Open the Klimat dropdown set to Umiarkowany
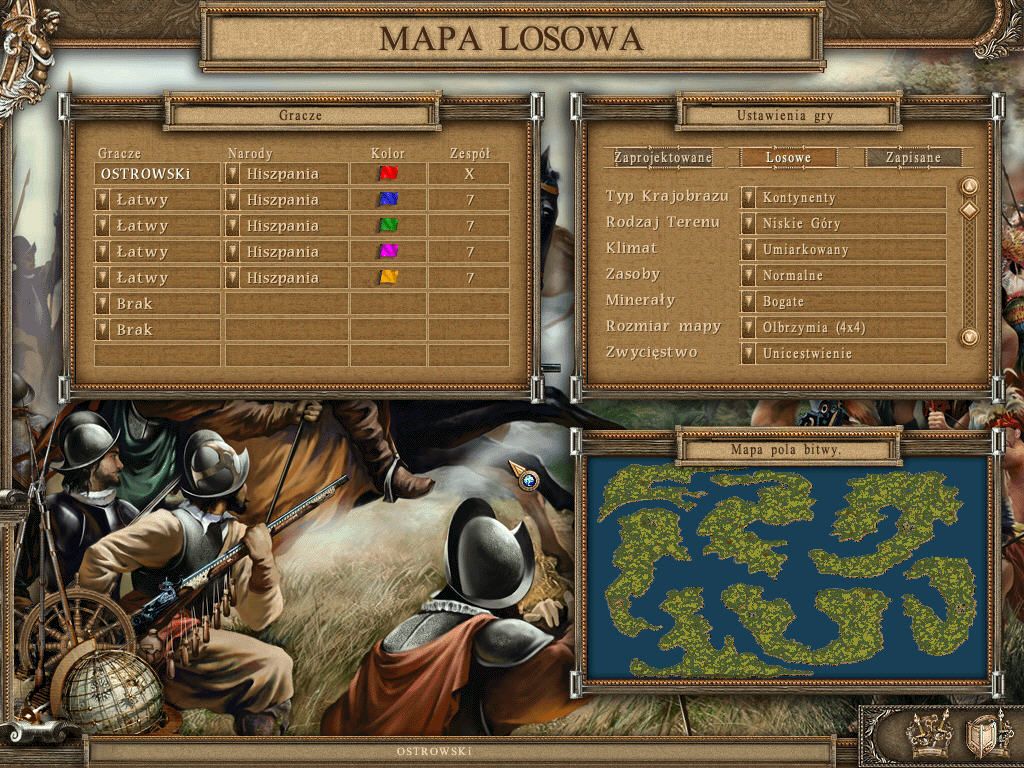 point(748,249)
